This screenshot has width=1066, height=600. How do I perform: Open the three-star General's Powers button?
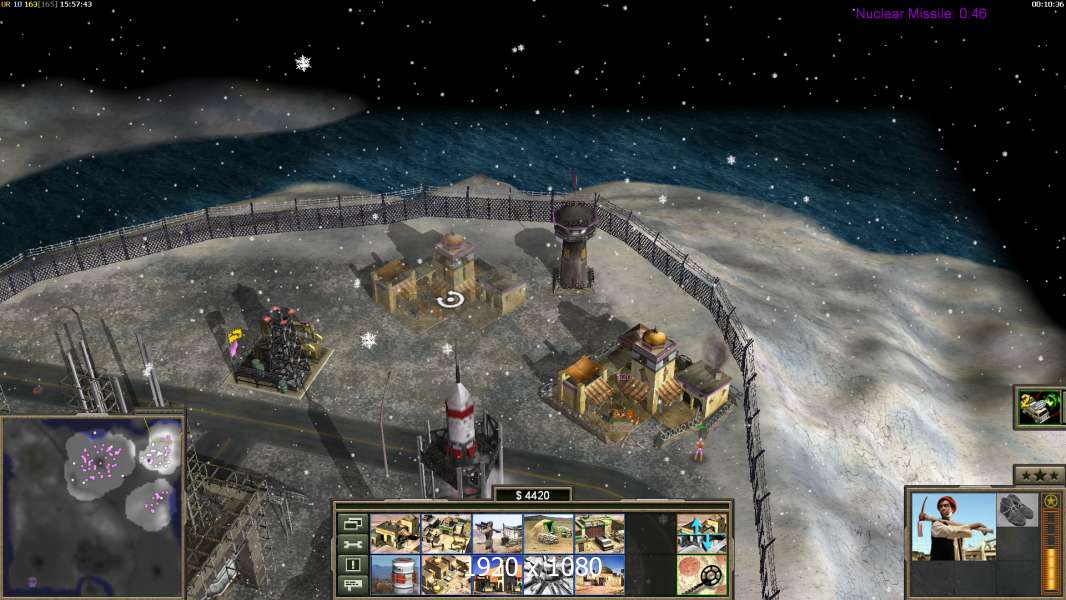coord(1039,474)
